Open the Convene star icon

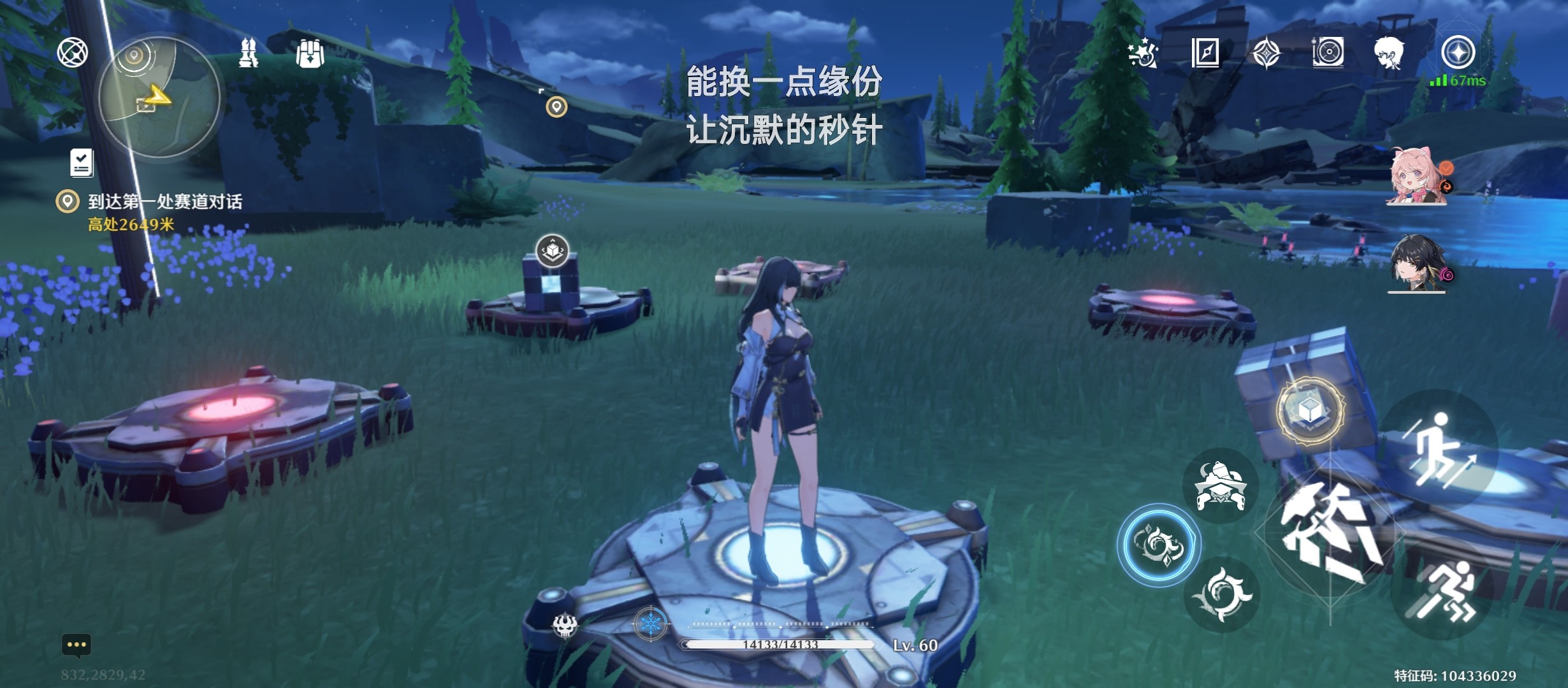click(1267, 54)
